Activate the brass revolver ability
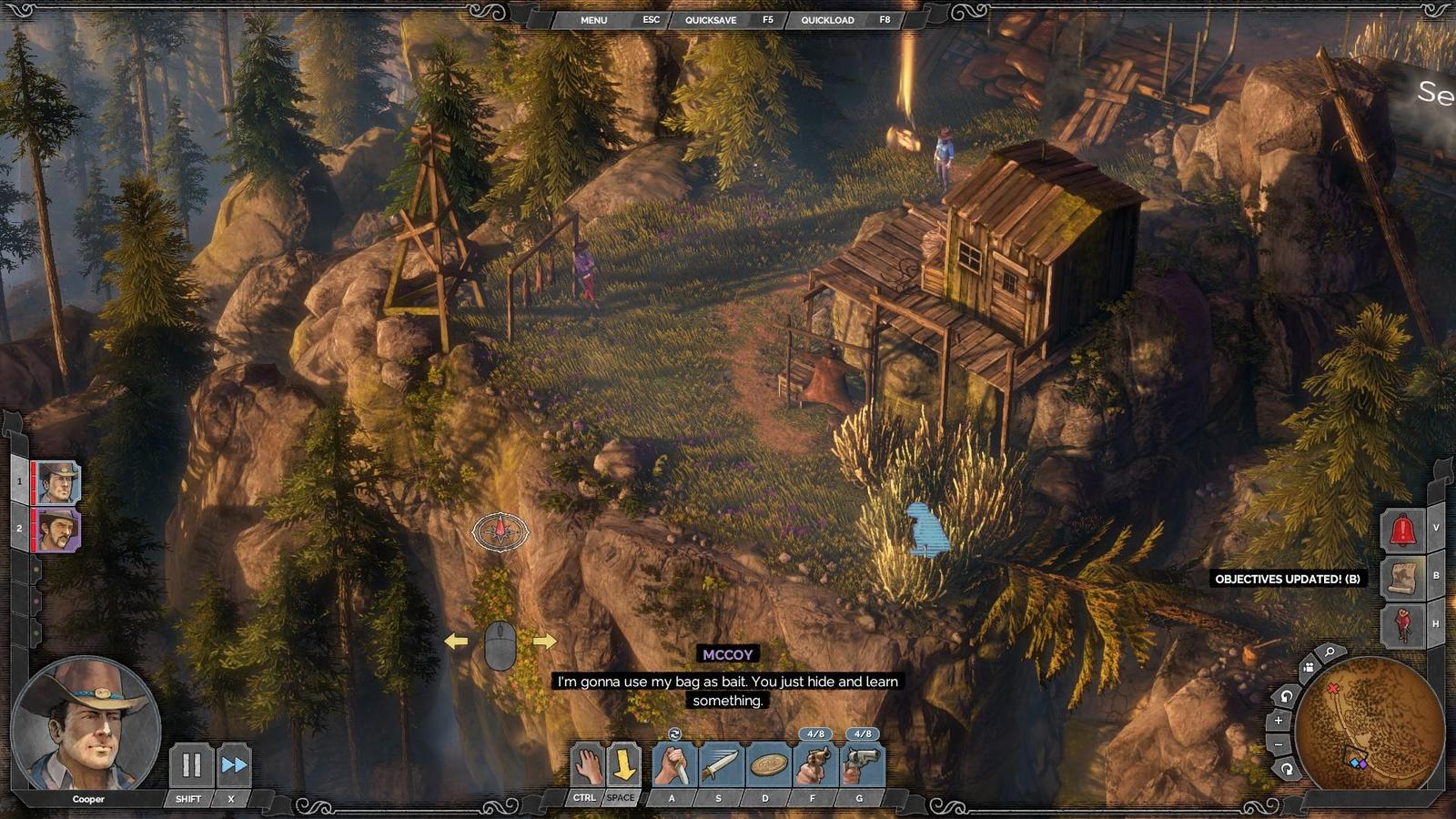 (815, 765)
